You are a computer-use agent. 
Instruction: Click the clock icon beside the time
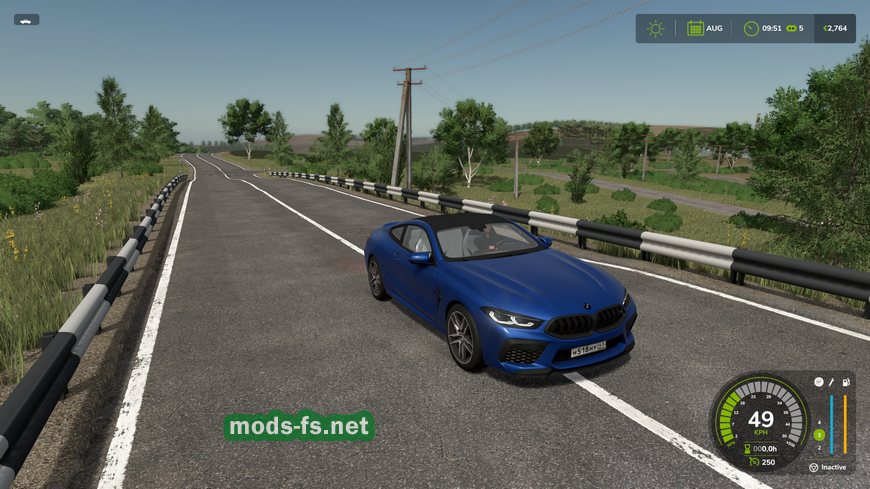click(751, 28)
